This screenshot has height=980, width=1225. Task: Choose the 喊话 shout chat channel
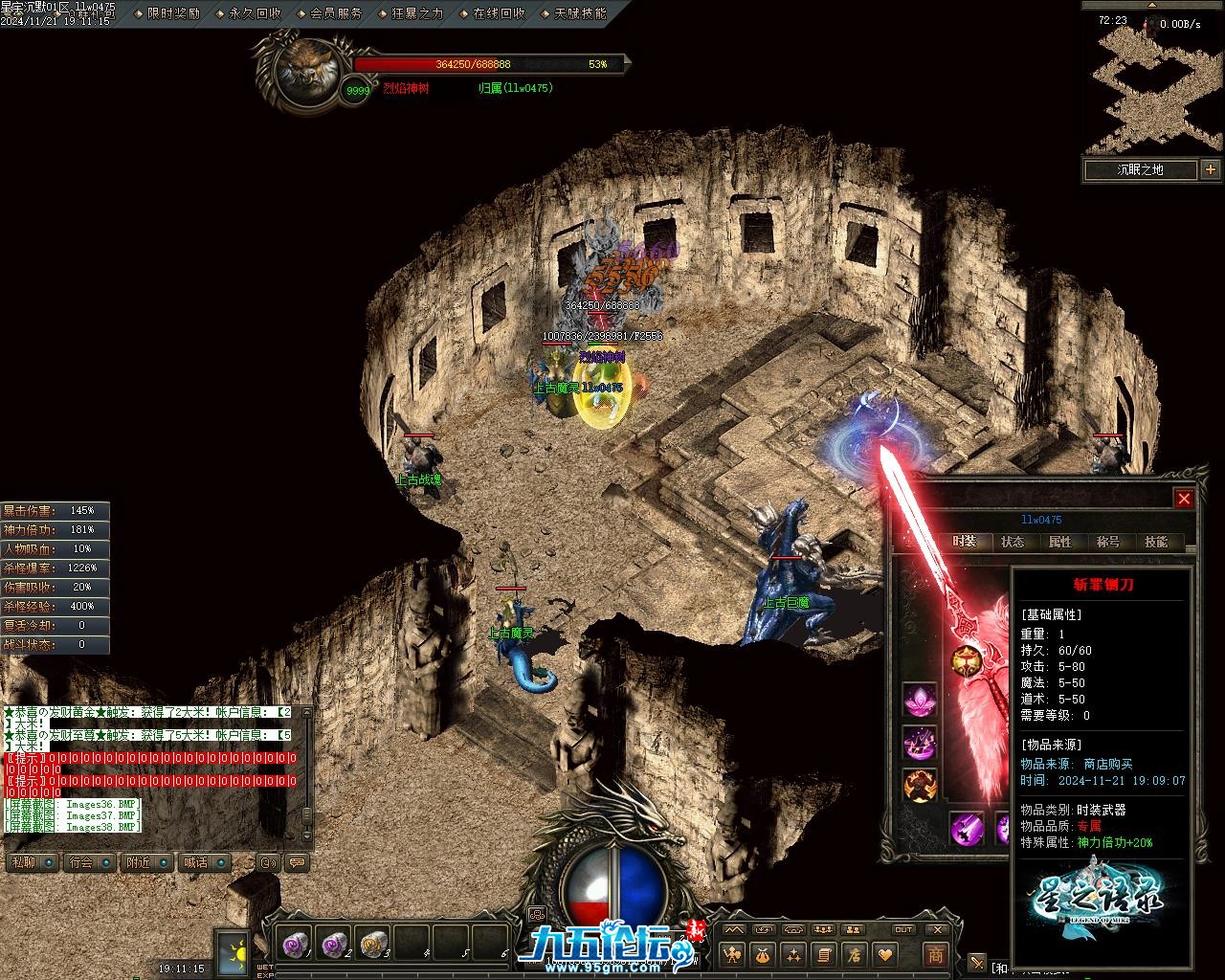point(197,862)
